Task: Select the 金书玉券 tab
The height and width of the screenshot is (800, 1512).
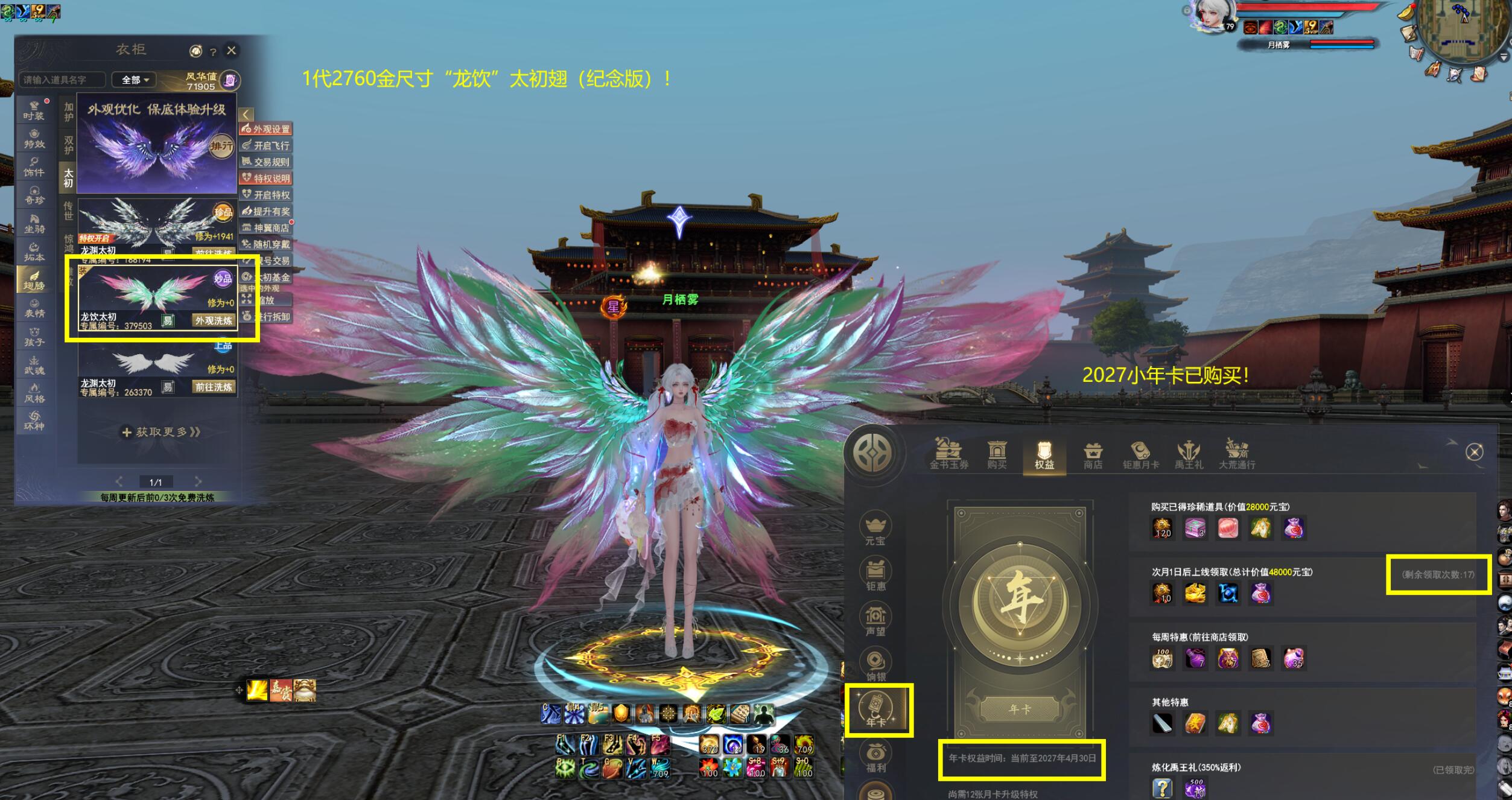Action: [948, 456]
